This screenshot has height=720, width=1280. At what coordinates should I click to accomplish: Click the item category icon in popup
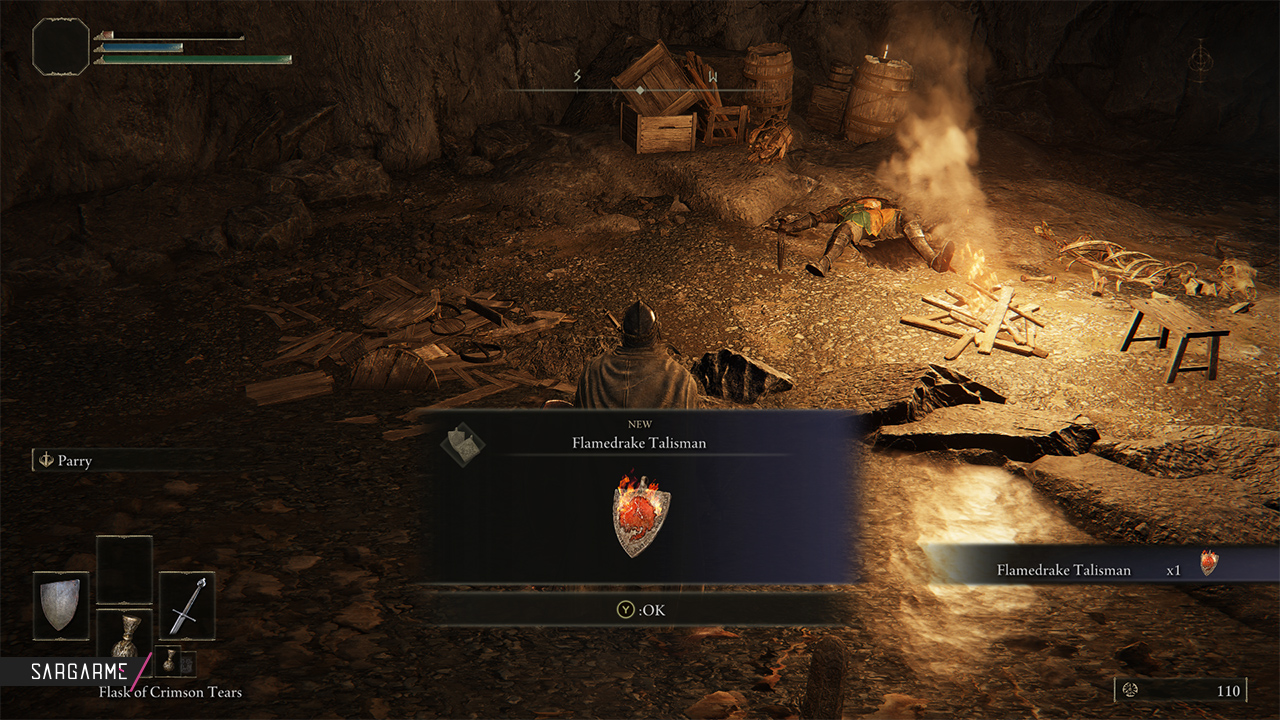[463, 442]
